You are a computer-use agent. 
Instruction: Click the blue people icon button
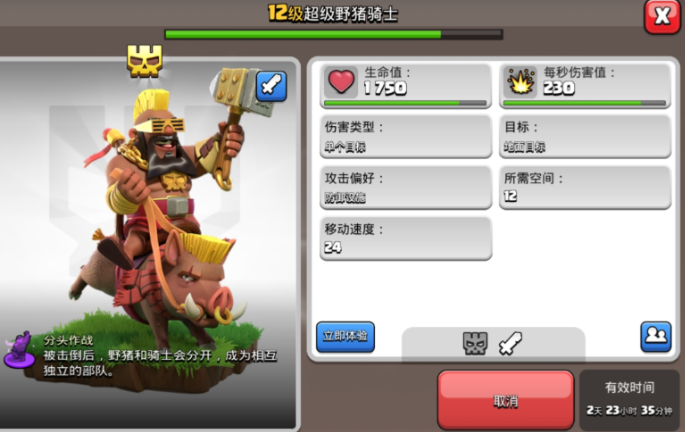(656, 336)
